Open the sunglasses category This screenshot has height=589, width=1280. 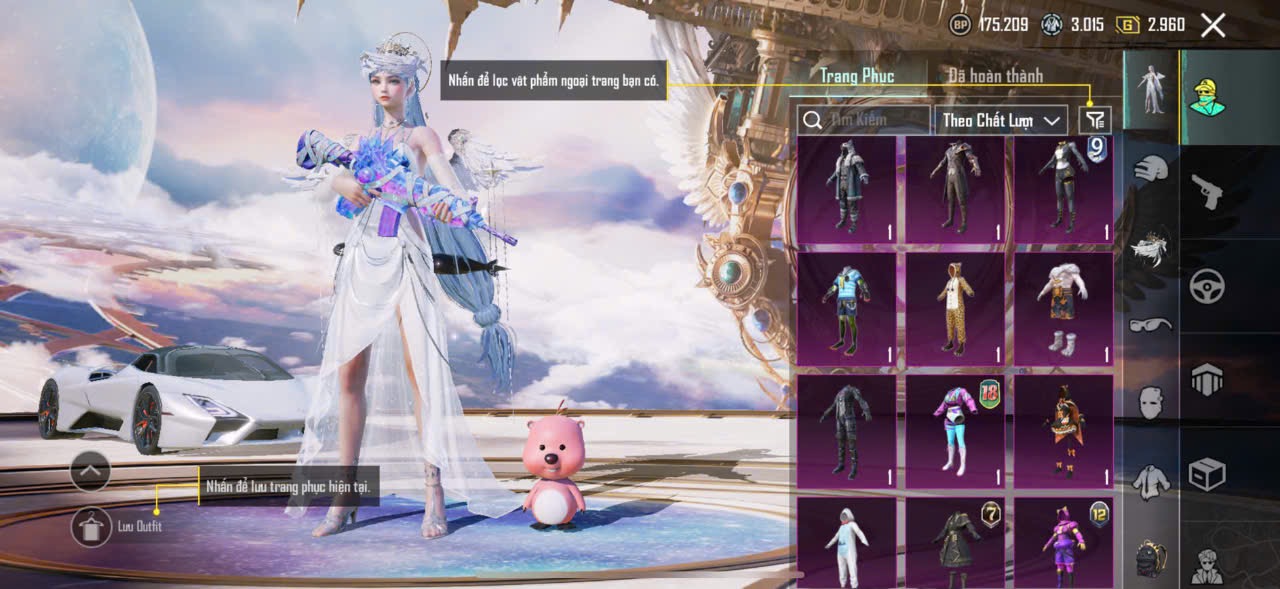[x=1151, y=324]
